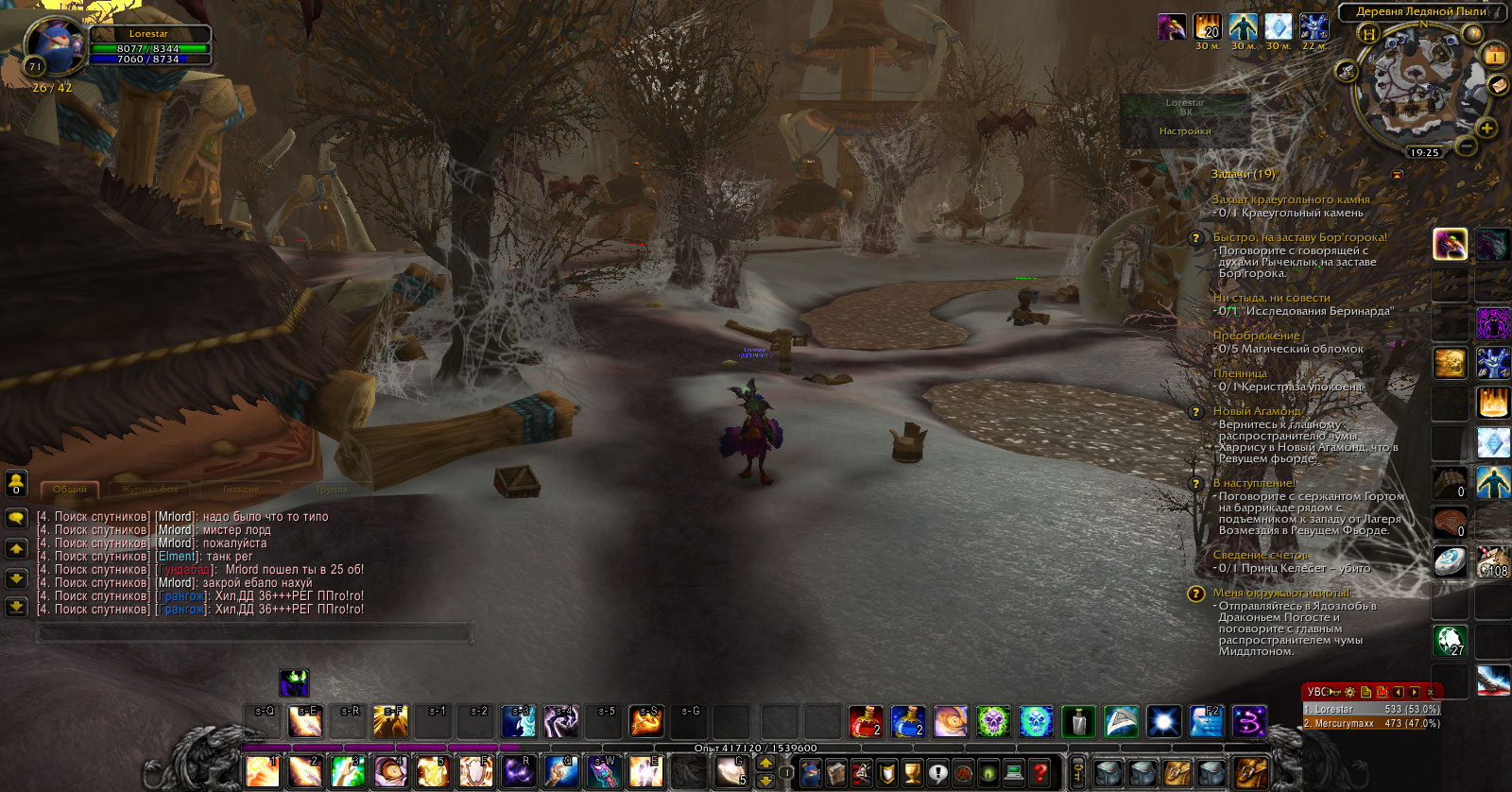1512x792 pixels.
Task: Use the blue mana potion slot
Action: [x=907, y=721]
